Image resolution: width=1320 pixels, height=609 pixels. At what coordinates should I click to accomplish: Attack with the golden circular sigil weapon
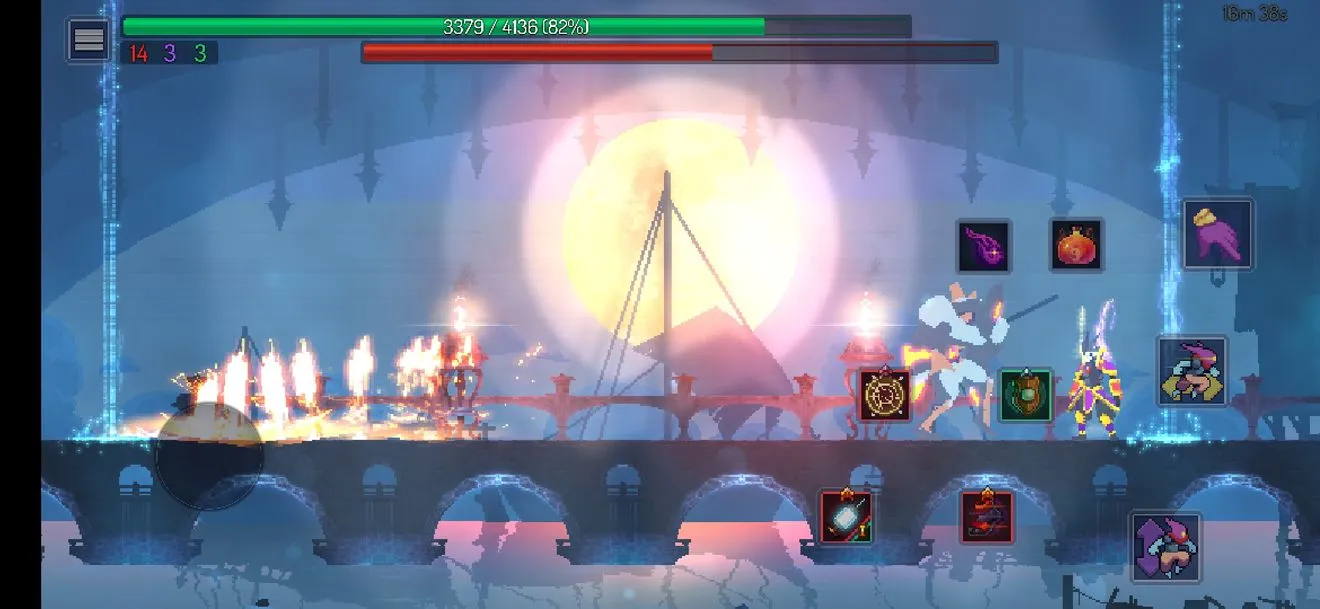coord(885,396)
